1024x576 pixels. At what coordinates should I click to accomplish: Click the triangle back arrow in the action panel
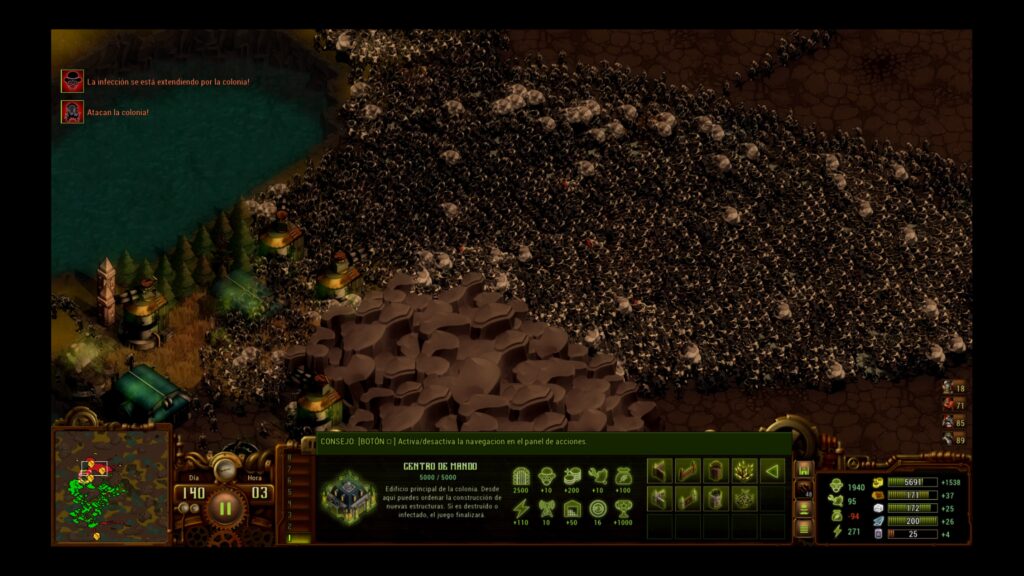pos(771,470)
